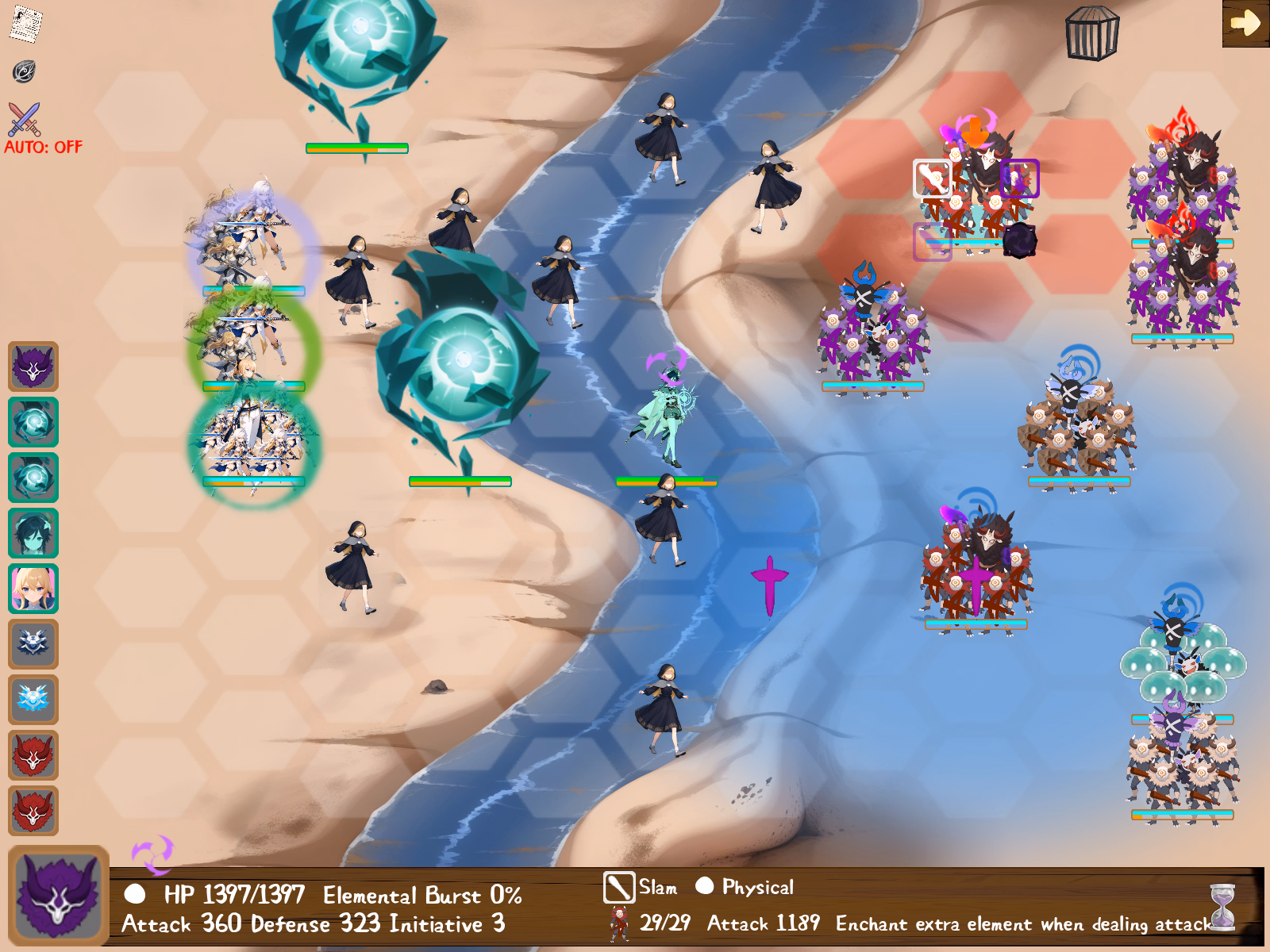Image resolution: width=1270 pixels, height=952 pixels.
Task: Select the Physical damage type indicator
Action: (705, 886)
